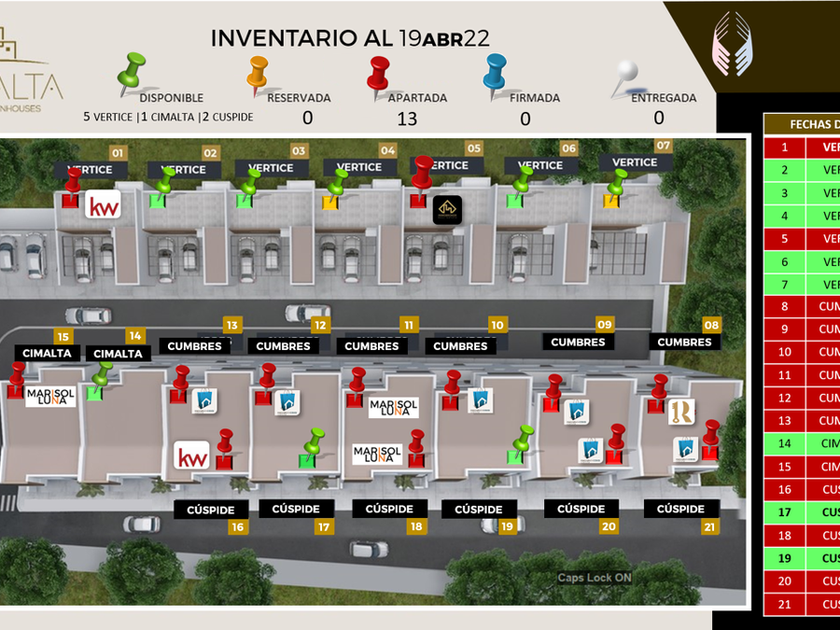
Task: Select the blue Firmada legend pin
Action: coord(495,72)
